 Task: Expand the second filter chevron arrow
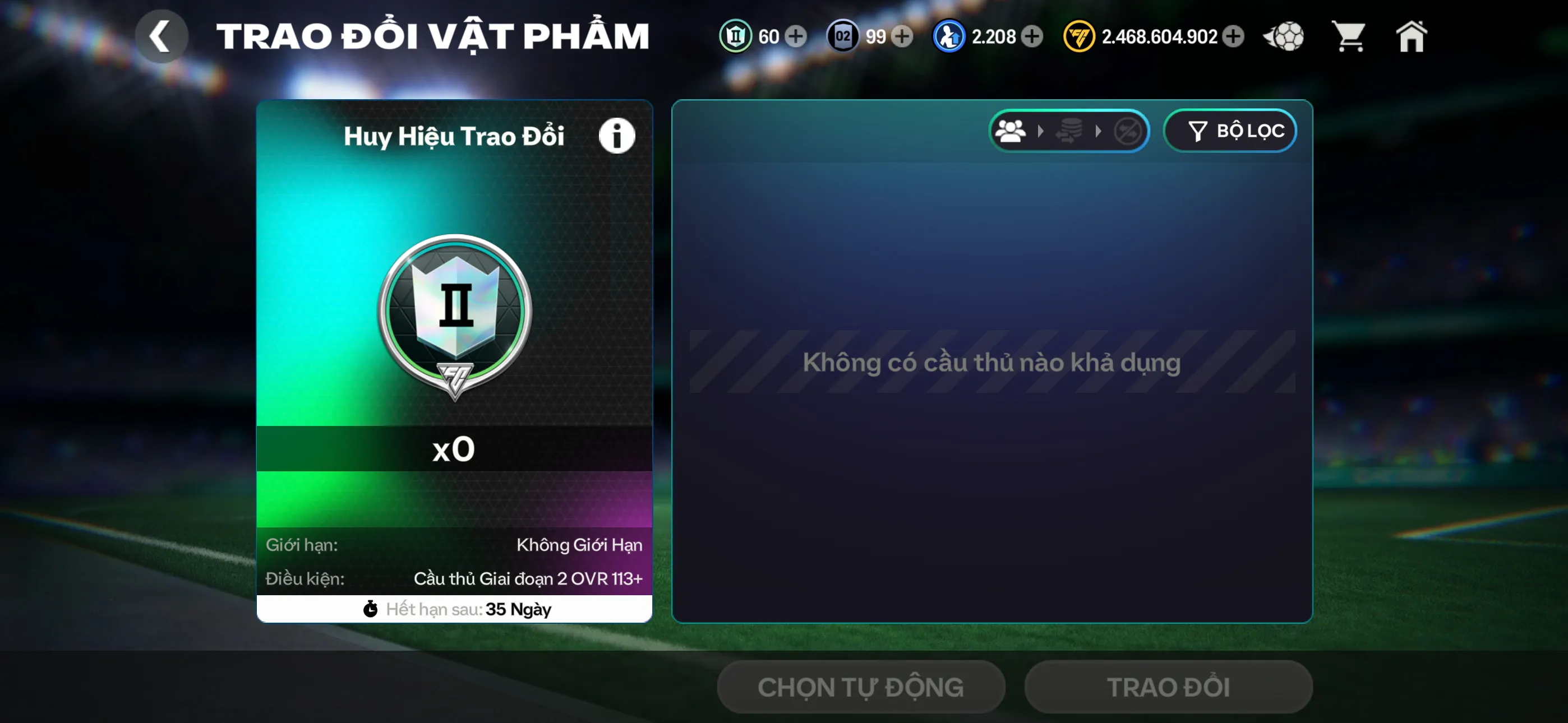point(1099,131)
